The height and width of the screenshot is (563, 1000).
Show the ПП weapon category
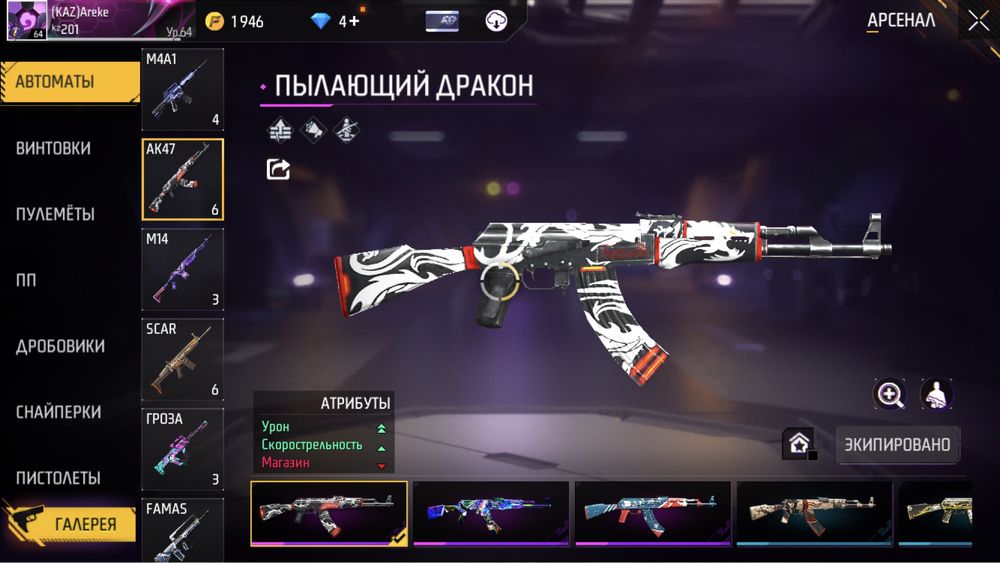point(26,280)
